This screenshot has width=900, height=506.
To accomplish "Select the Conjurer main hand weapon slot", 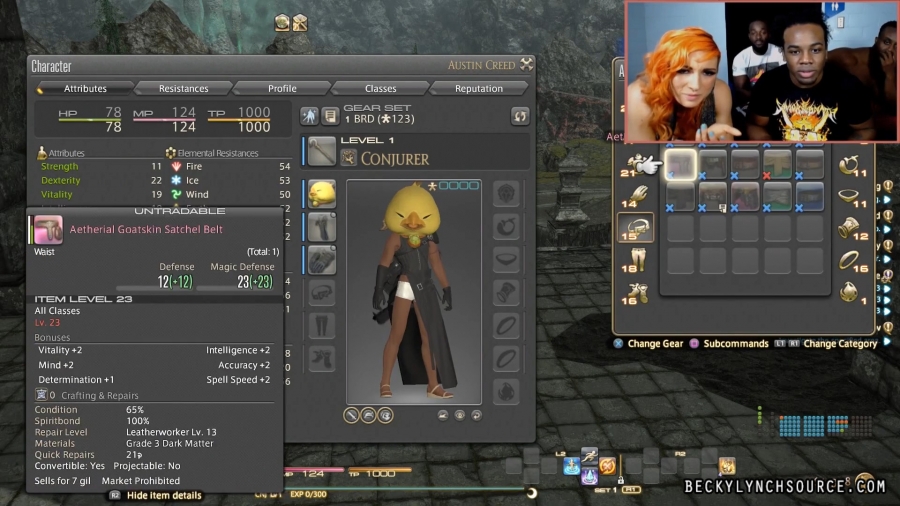I will (x=322, y=151).
